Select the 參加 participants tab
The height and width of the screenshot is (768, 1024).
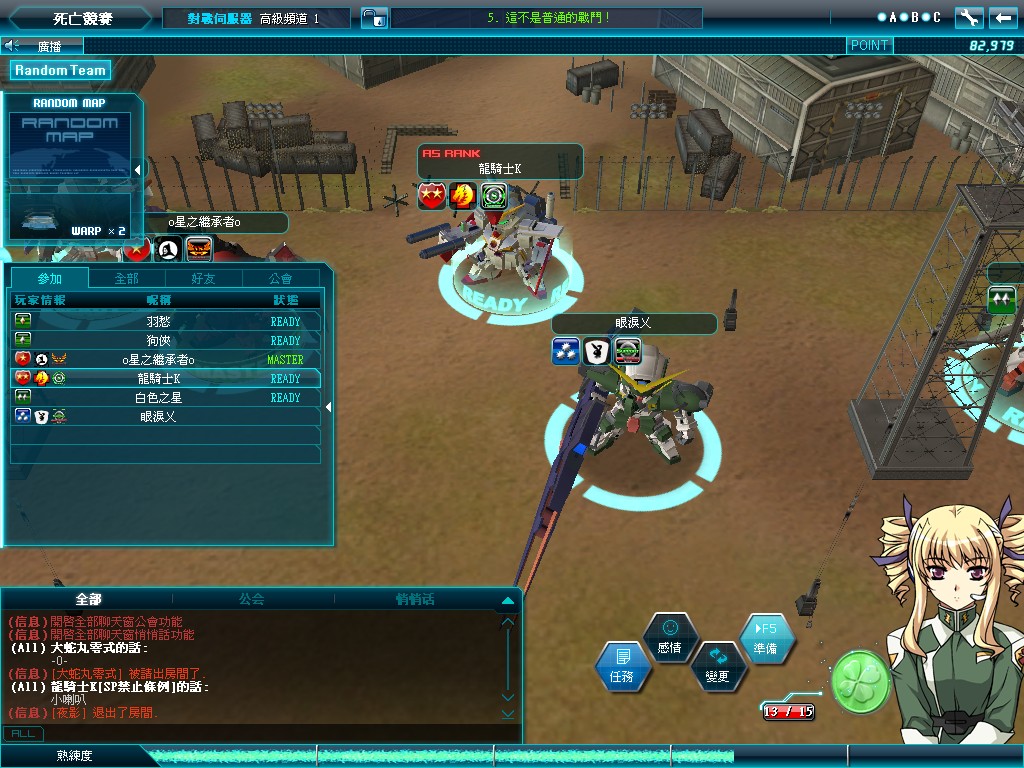pos(49,278)
